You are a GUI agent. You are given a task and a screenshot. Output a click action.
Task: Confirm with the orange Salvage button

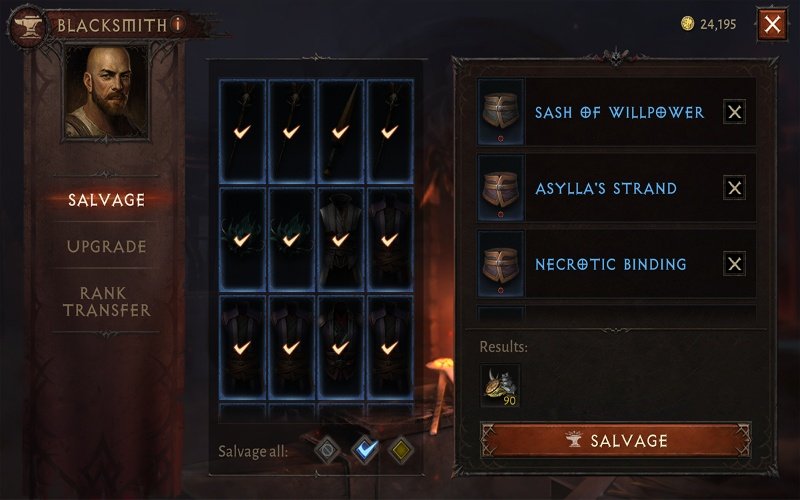(615, 440)
